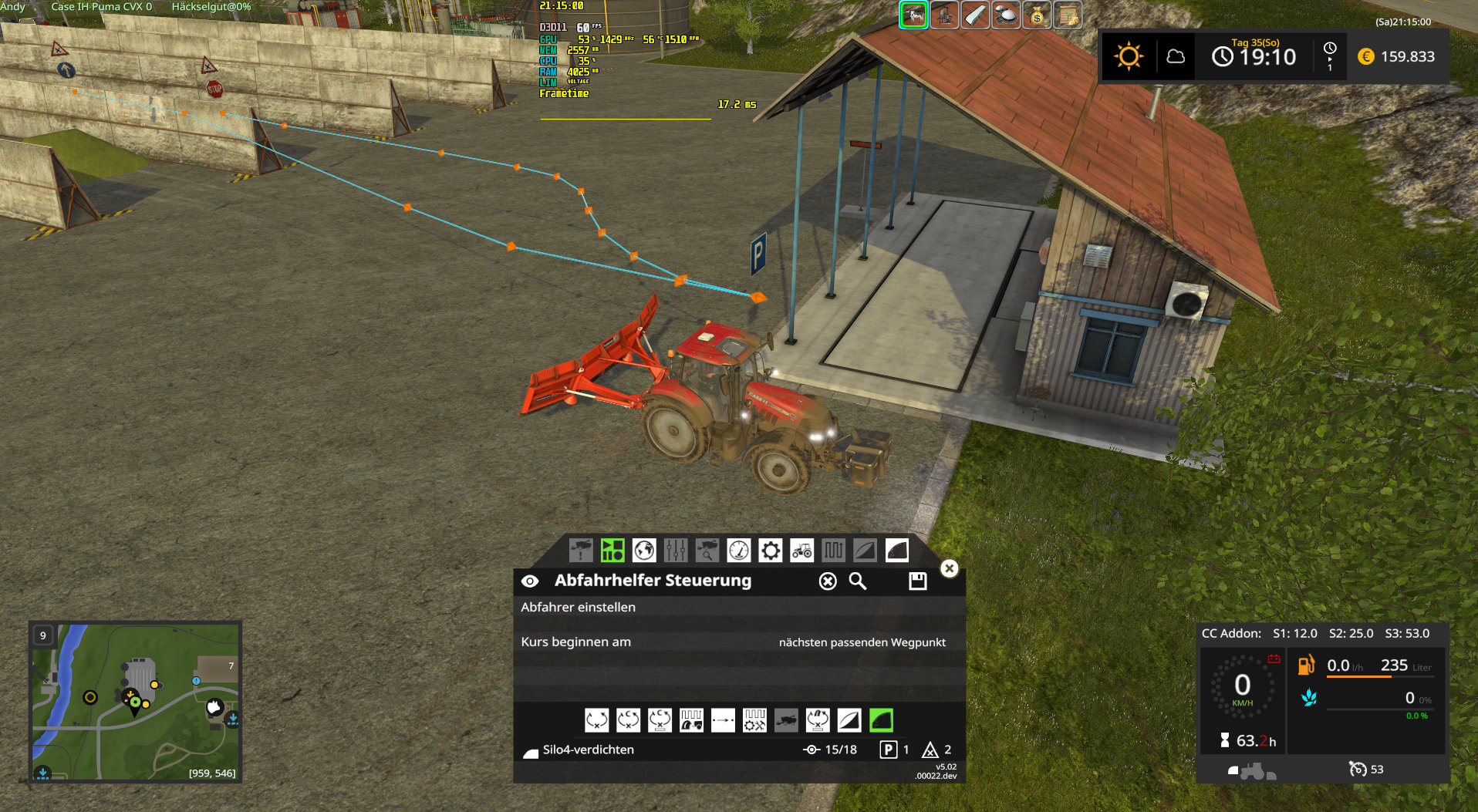
Task: Select the tractor tab in Courseplay
Action: click(x=801, y=551)
